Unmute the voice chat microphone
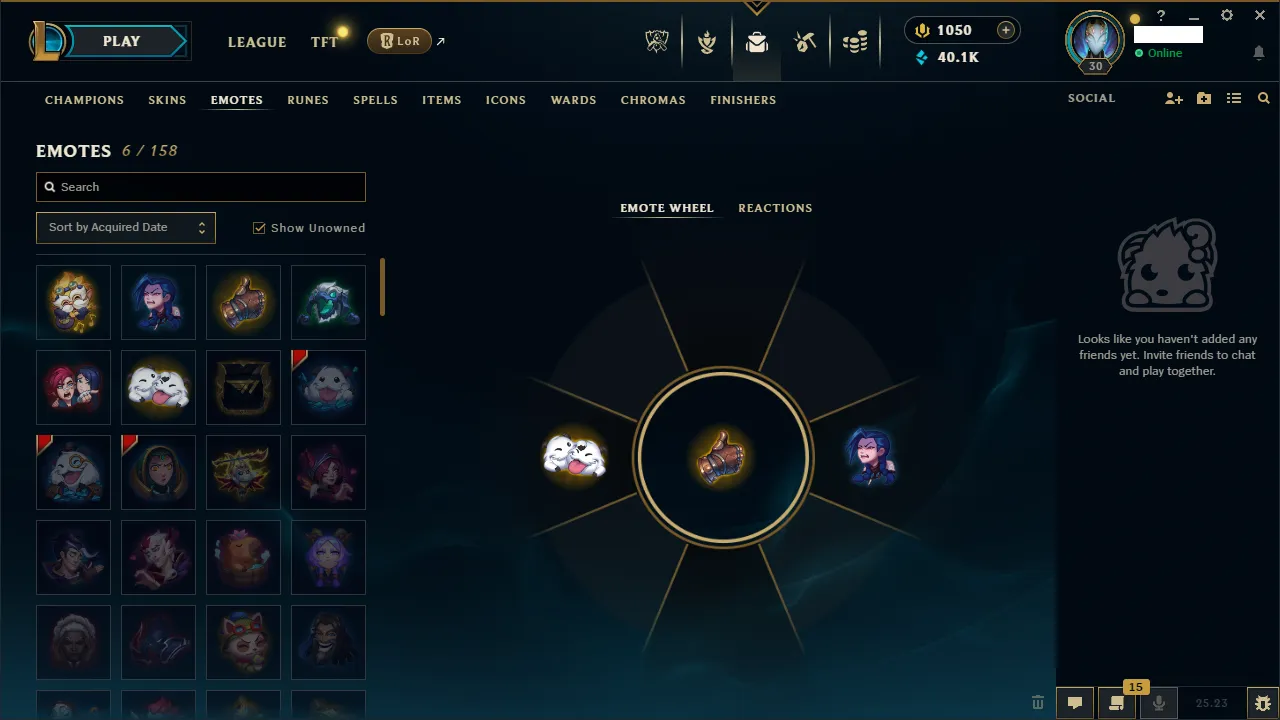Screen dimensions: 1280x720 click(x=1159, y=703)
